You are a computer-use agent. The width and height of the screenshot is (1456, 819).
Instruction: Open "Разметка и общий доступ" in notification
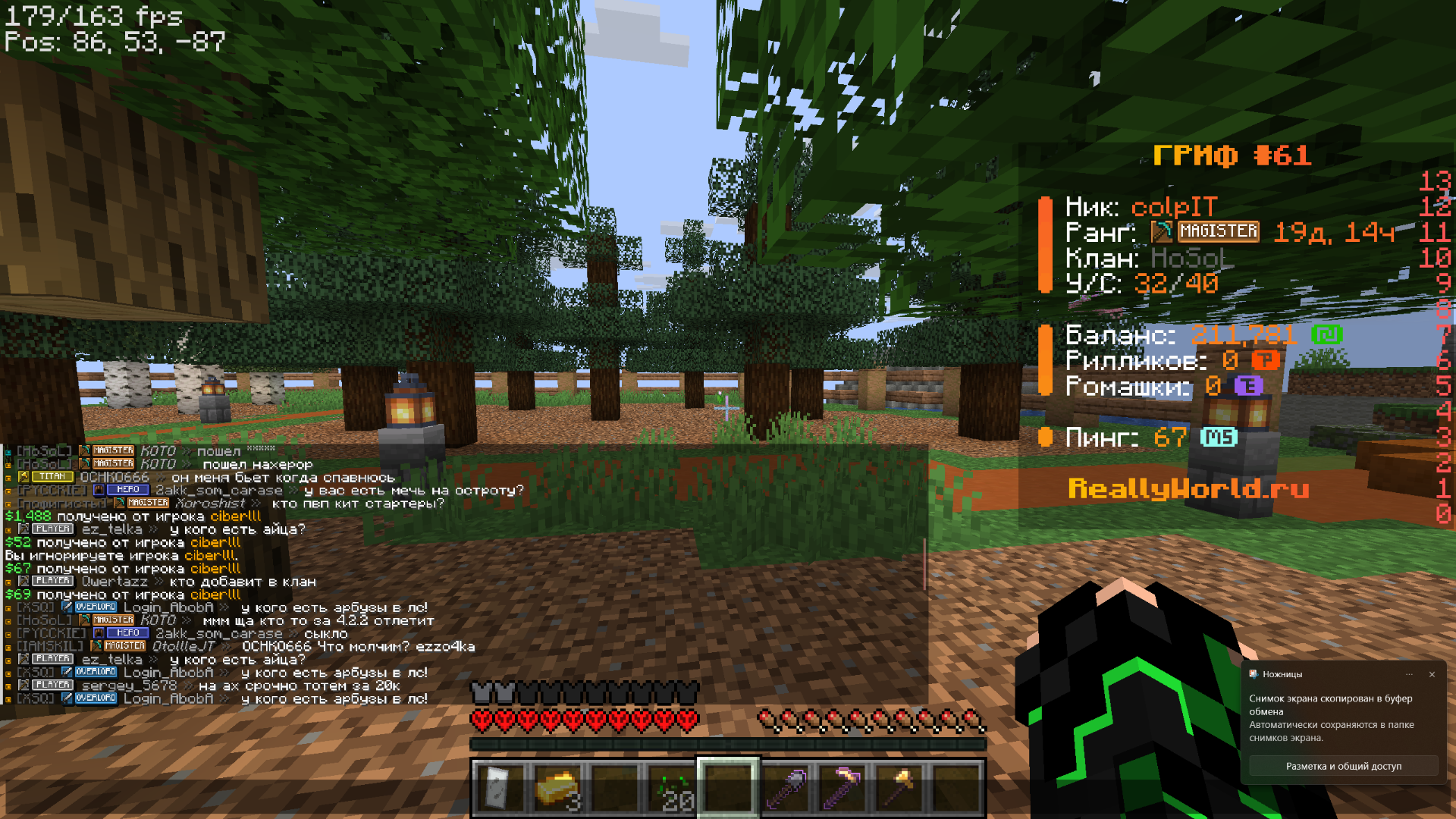[1343, 766]
